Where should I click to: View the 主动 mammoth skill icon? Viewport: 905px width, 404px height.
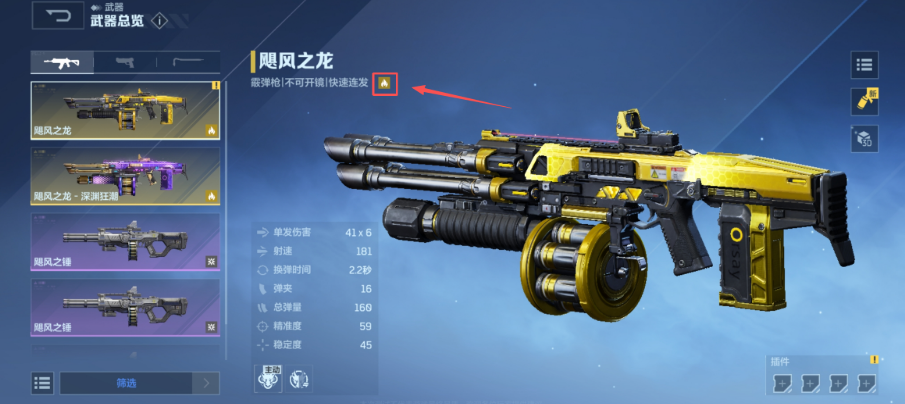268,380
